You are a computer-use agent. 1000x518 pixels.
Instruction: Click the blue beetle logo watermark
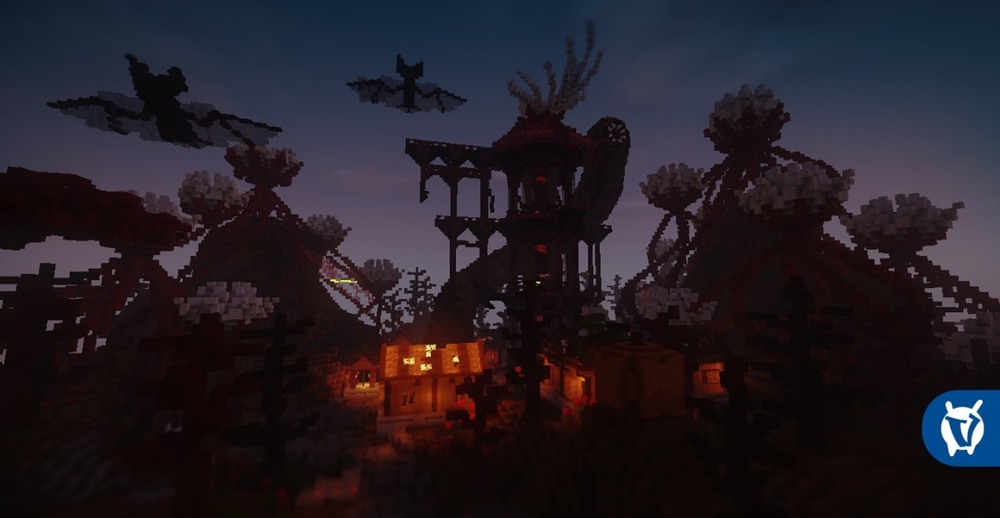(962, 428)
